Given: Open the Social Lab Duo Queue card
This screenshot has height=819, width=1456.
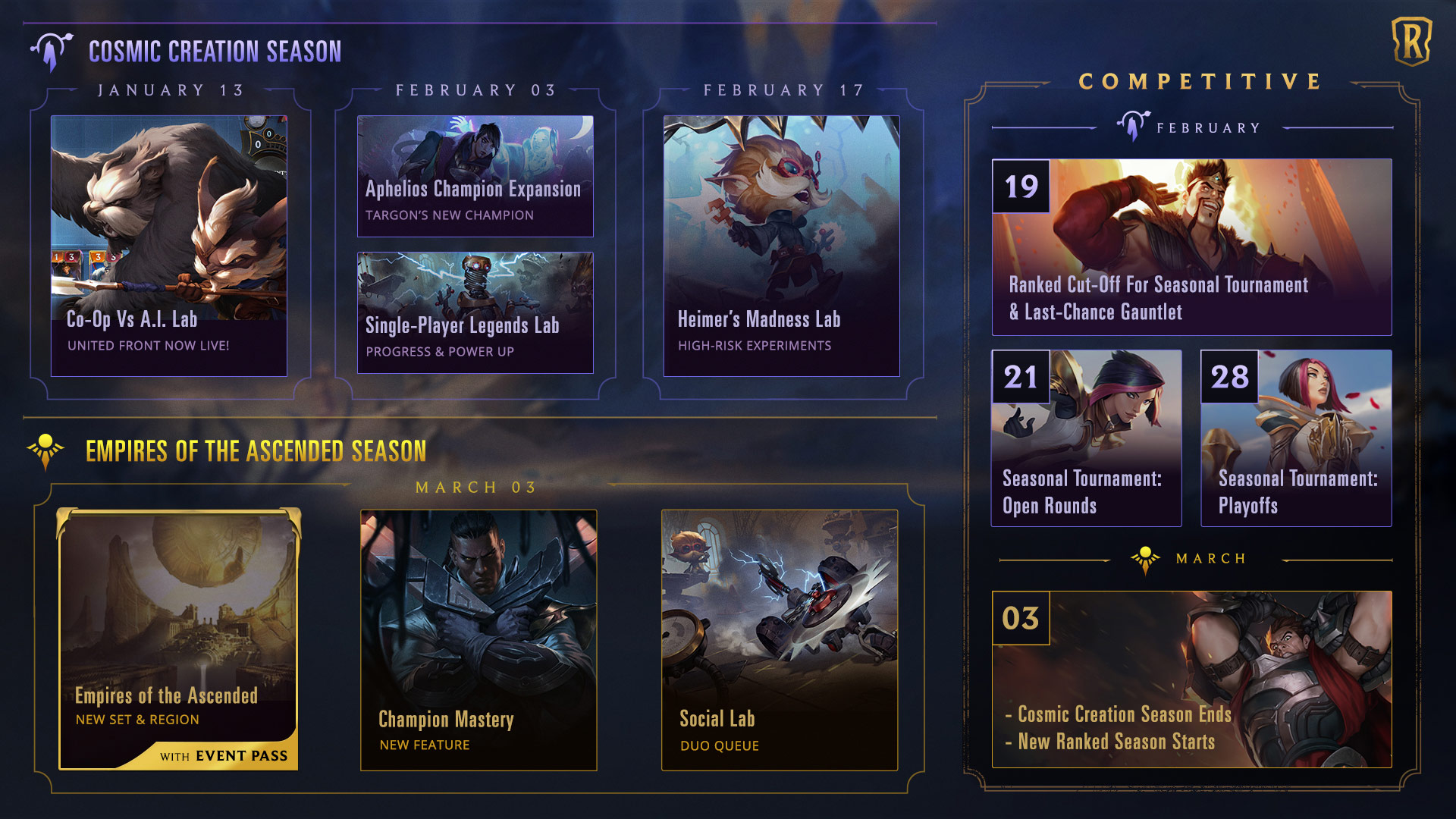Looking at the screenshot, I should tap(780, 640).
